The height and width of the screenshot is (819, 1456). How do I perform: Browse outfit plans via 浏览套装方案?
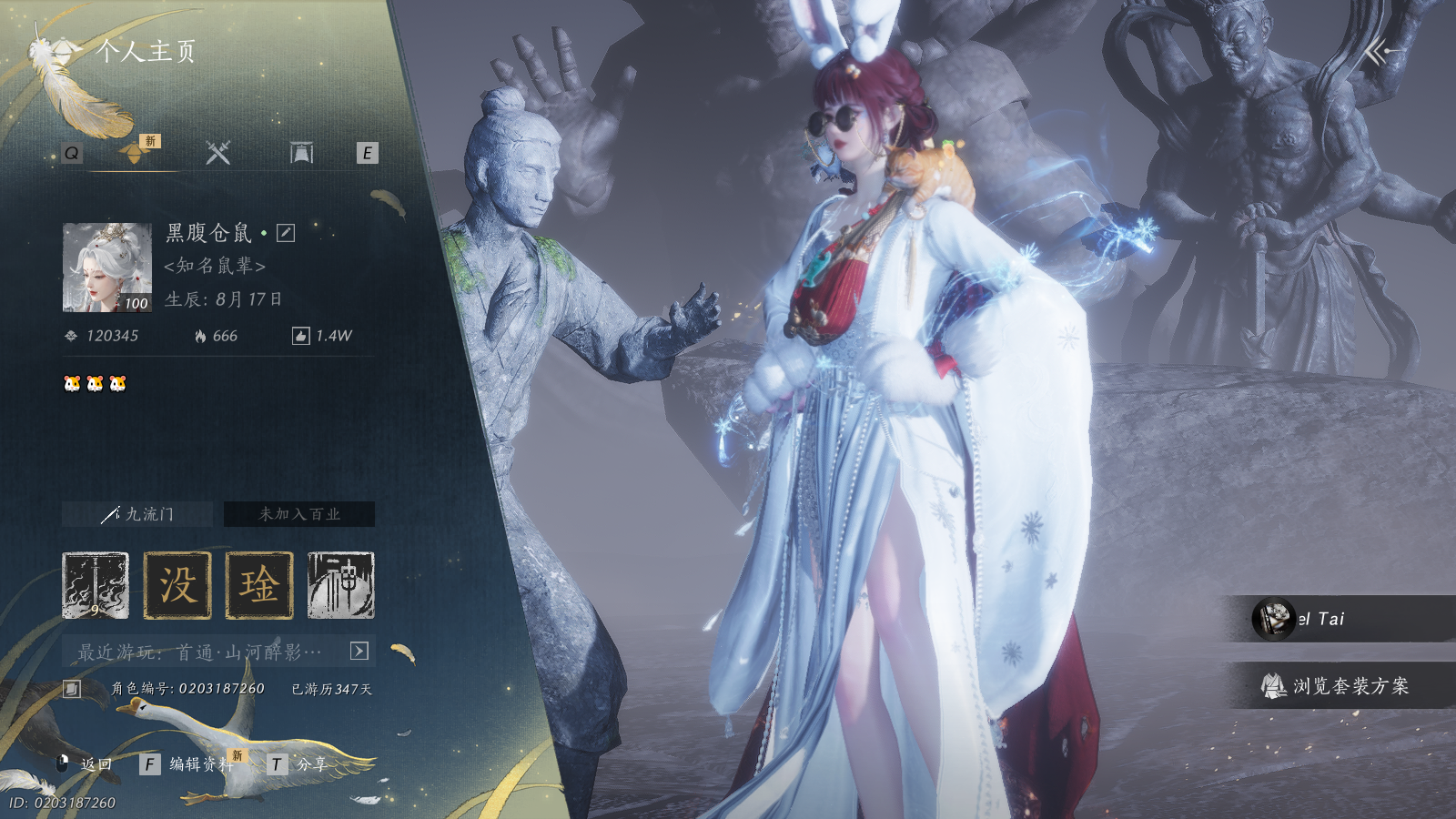point(1338,686)
